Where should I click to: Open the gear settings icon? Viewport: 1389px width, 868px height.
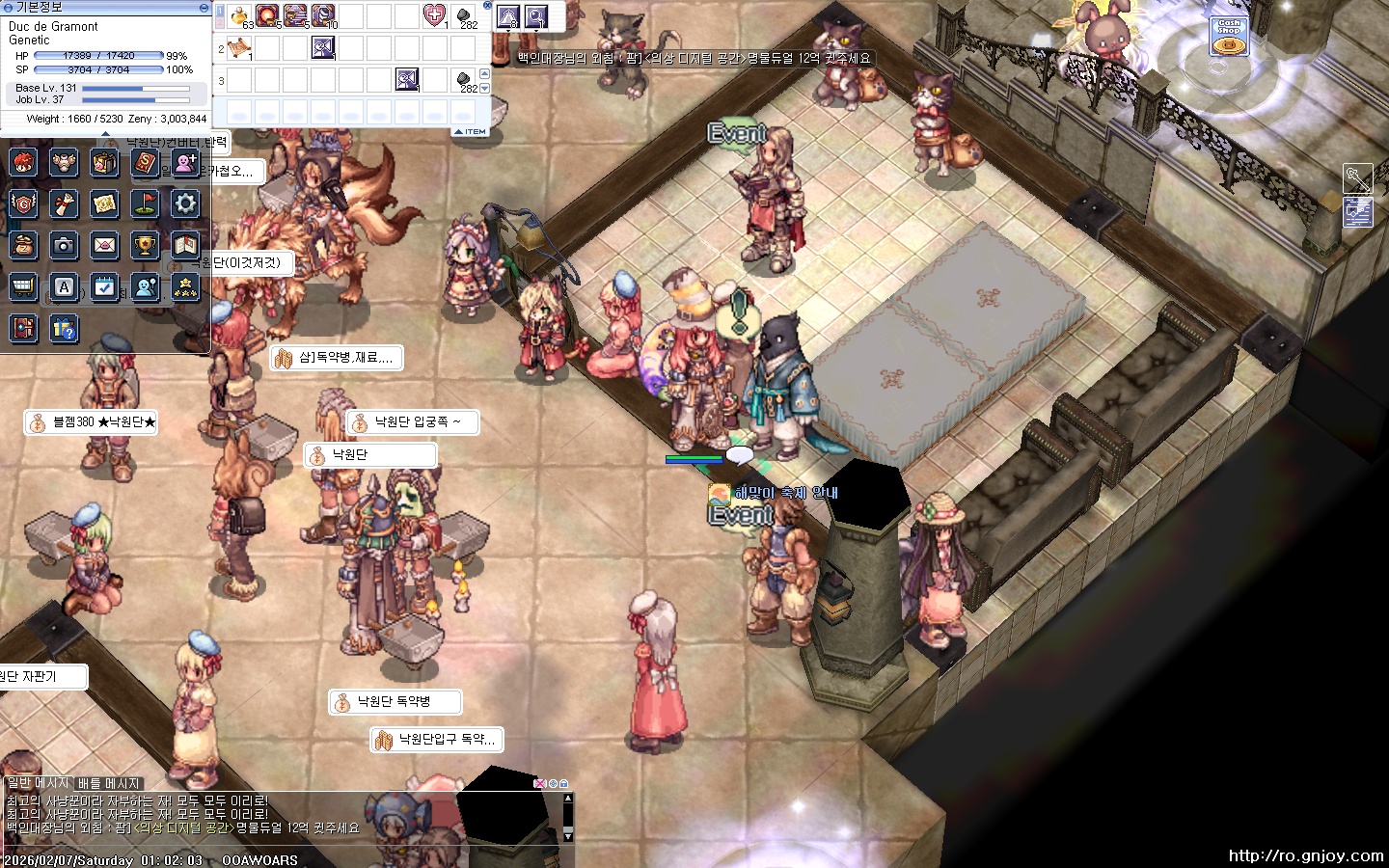tap(185, 203)
